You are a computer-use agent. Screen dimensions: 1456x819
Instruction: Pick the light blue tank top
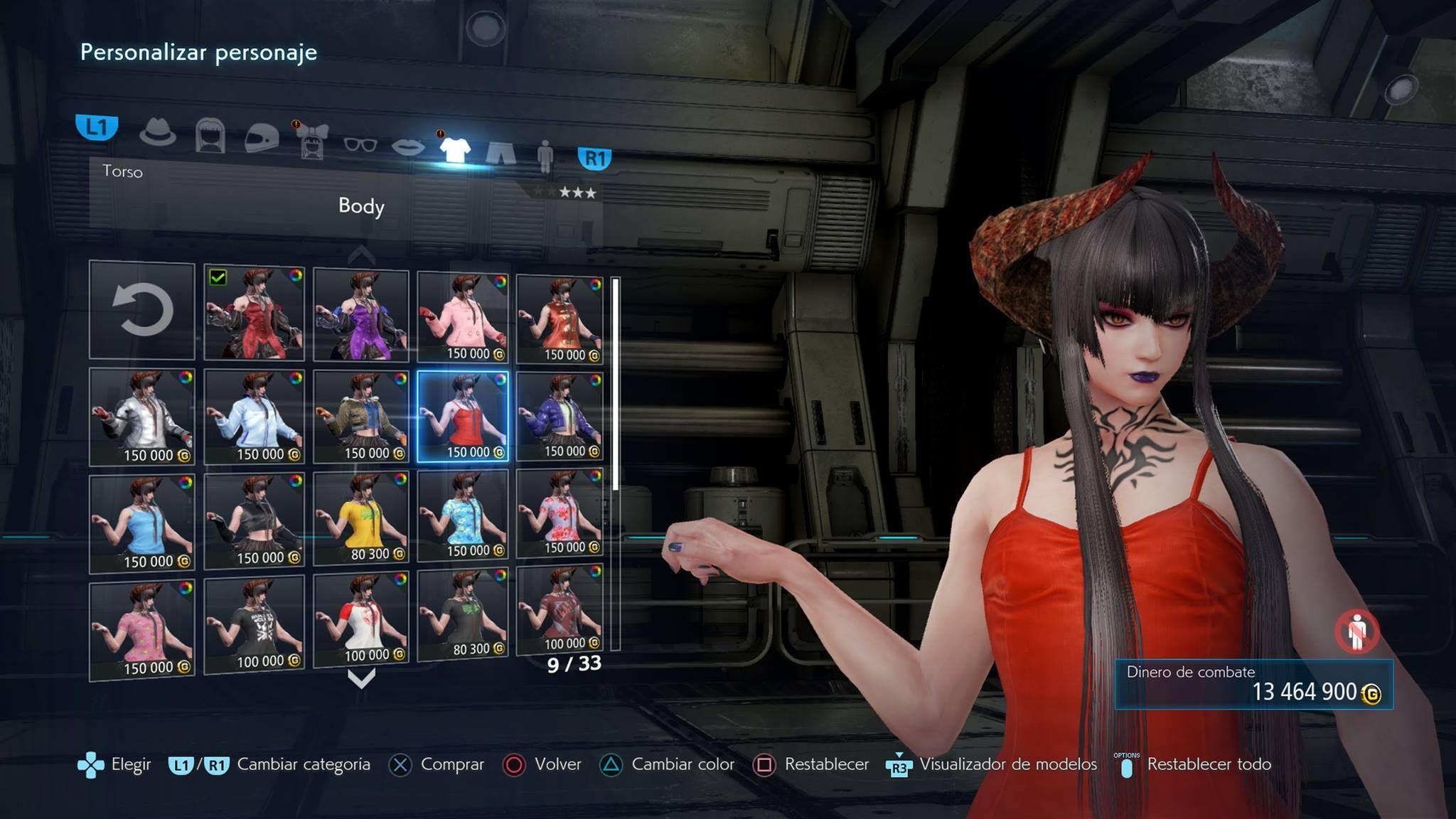click(x=142, y=523)
